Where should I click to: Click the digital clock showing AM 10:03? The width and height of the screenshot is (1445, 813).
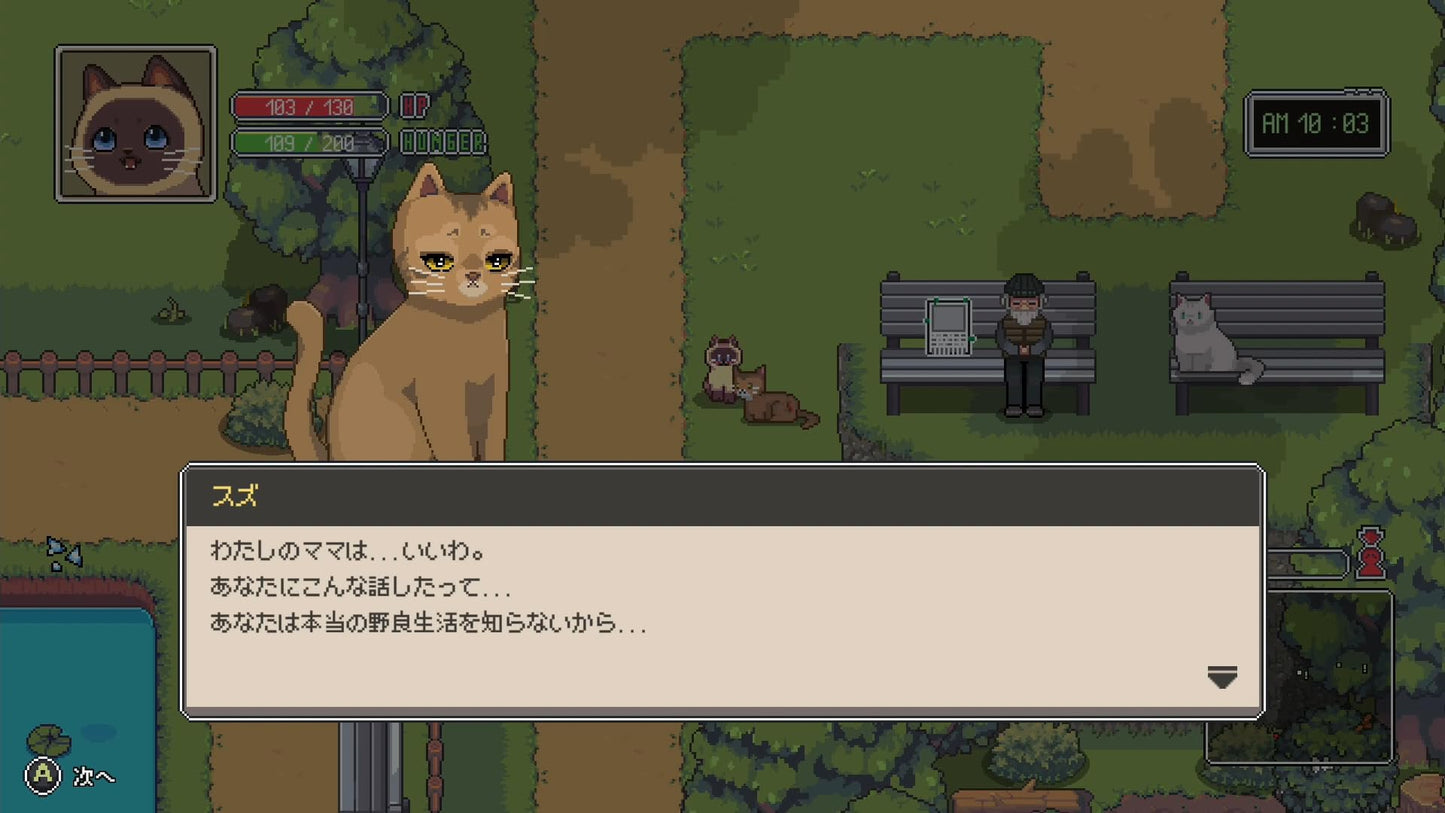1316,123
